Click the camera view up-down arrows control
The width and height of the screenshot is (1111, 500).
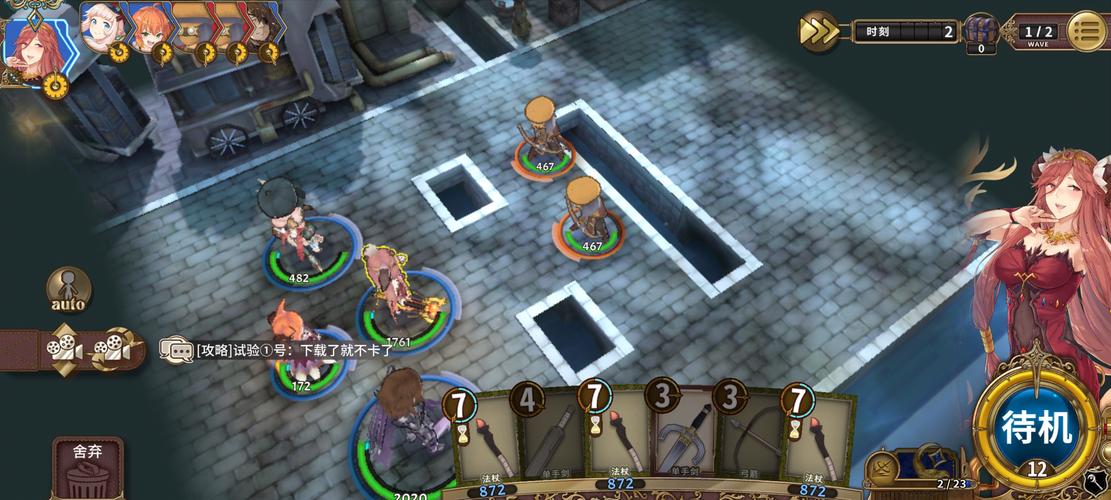click(63, 349)
